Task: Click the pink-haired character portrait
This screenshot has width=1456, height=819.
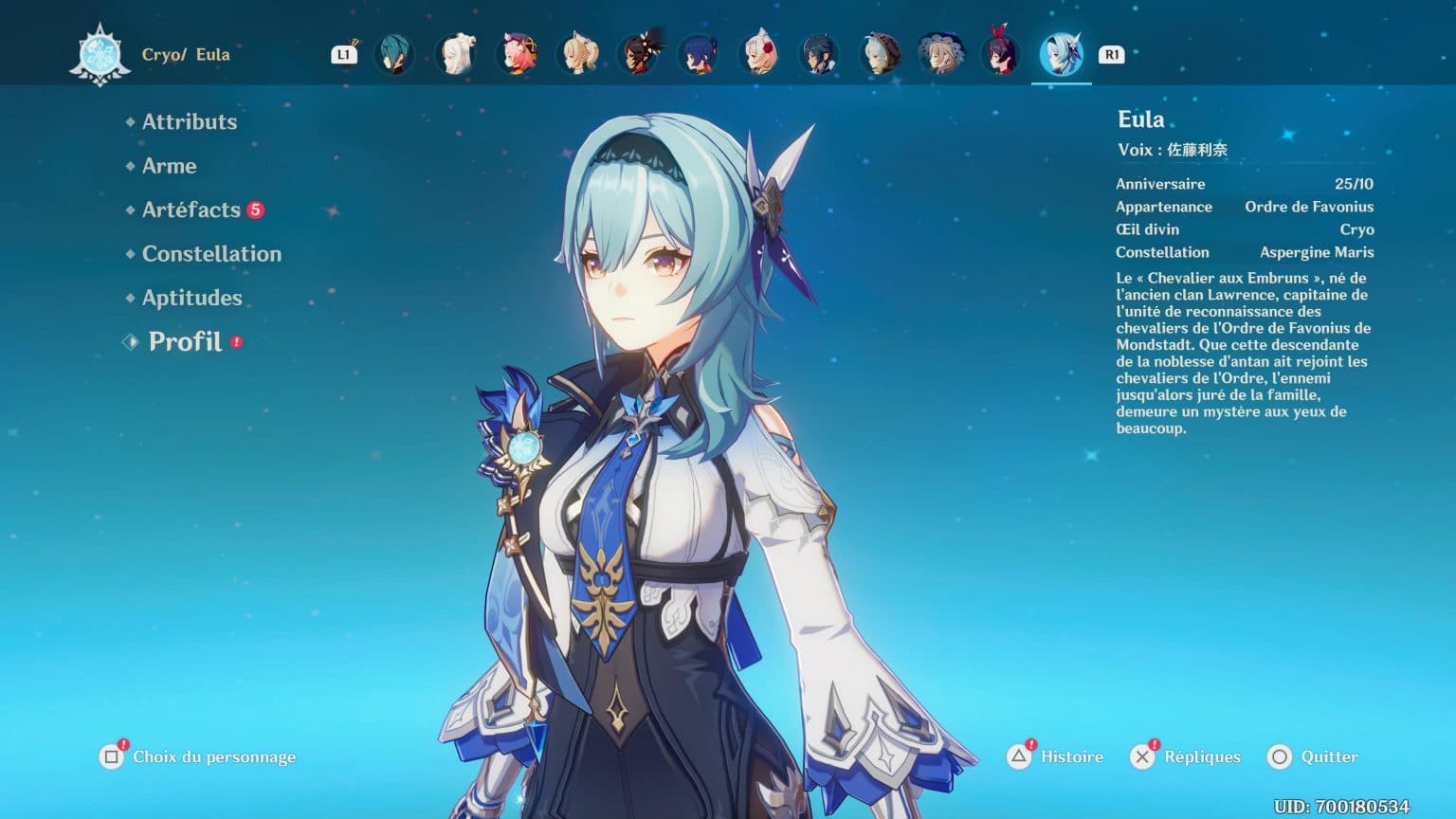Action: [x=519, y=54]
